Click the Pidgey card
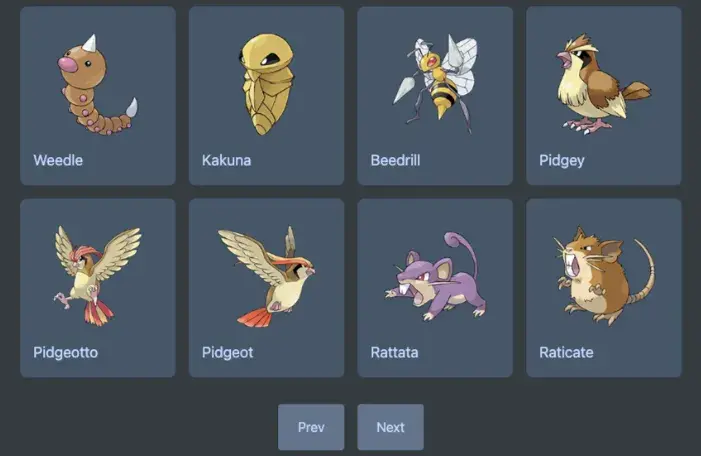This screenshot has width=701, height=456. point(604,96)
